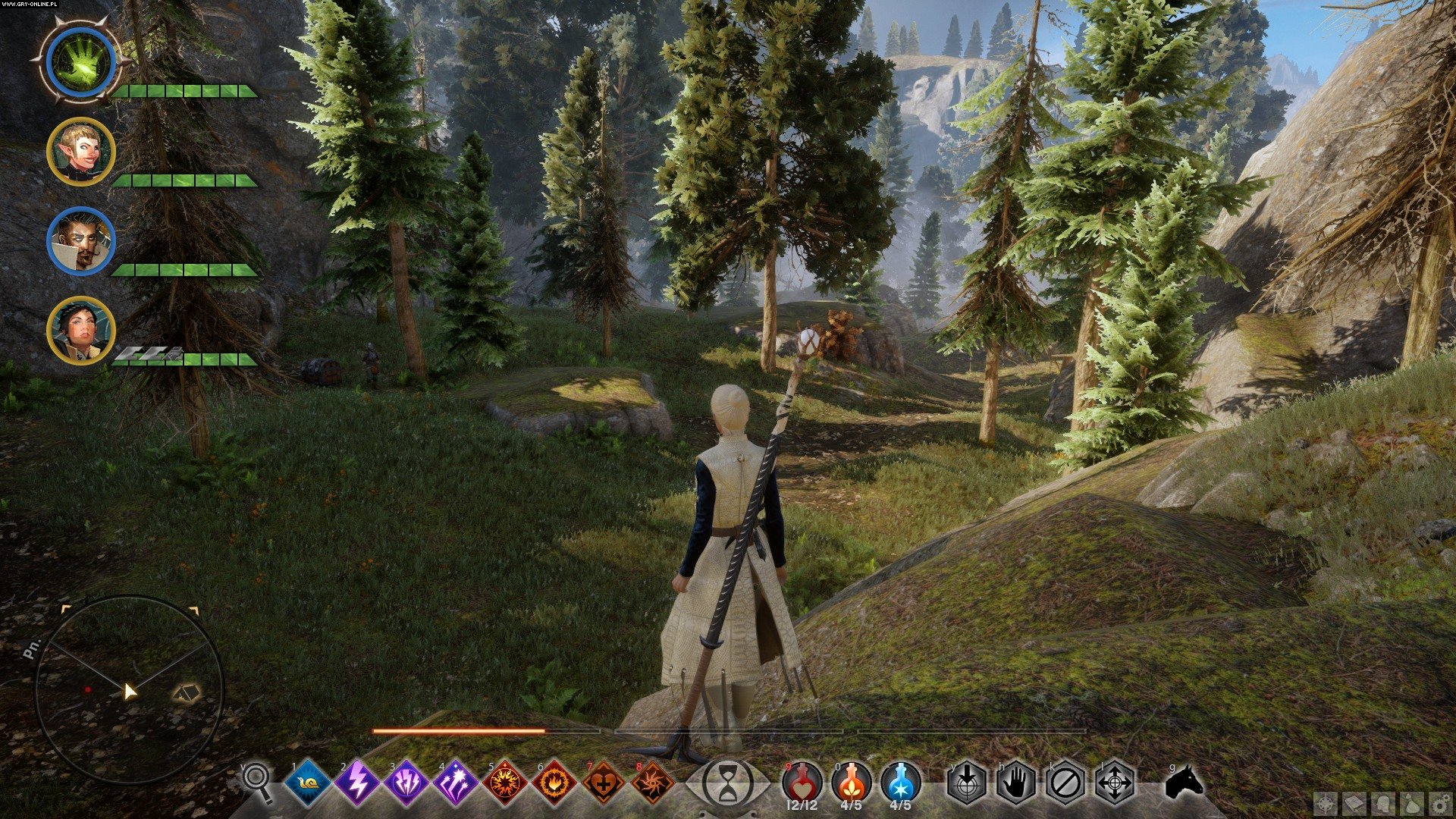This screenshot has height=819, width=1456.
Task: Switch to the blonde elf party member
Action: pyautogui.click(x=80, y=152)
